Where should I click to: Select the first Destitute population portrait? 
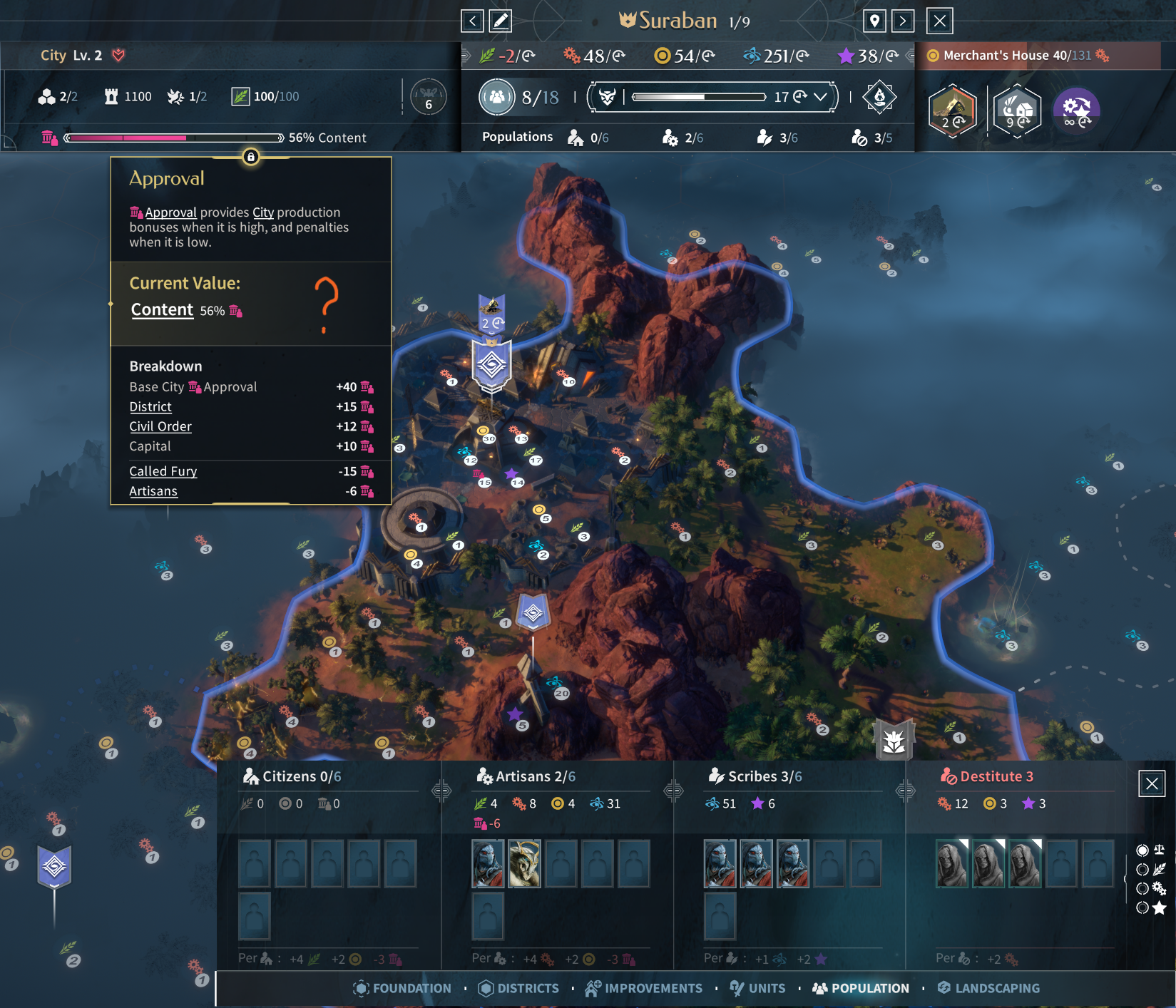pyautogui.click(x=952, y=863)
